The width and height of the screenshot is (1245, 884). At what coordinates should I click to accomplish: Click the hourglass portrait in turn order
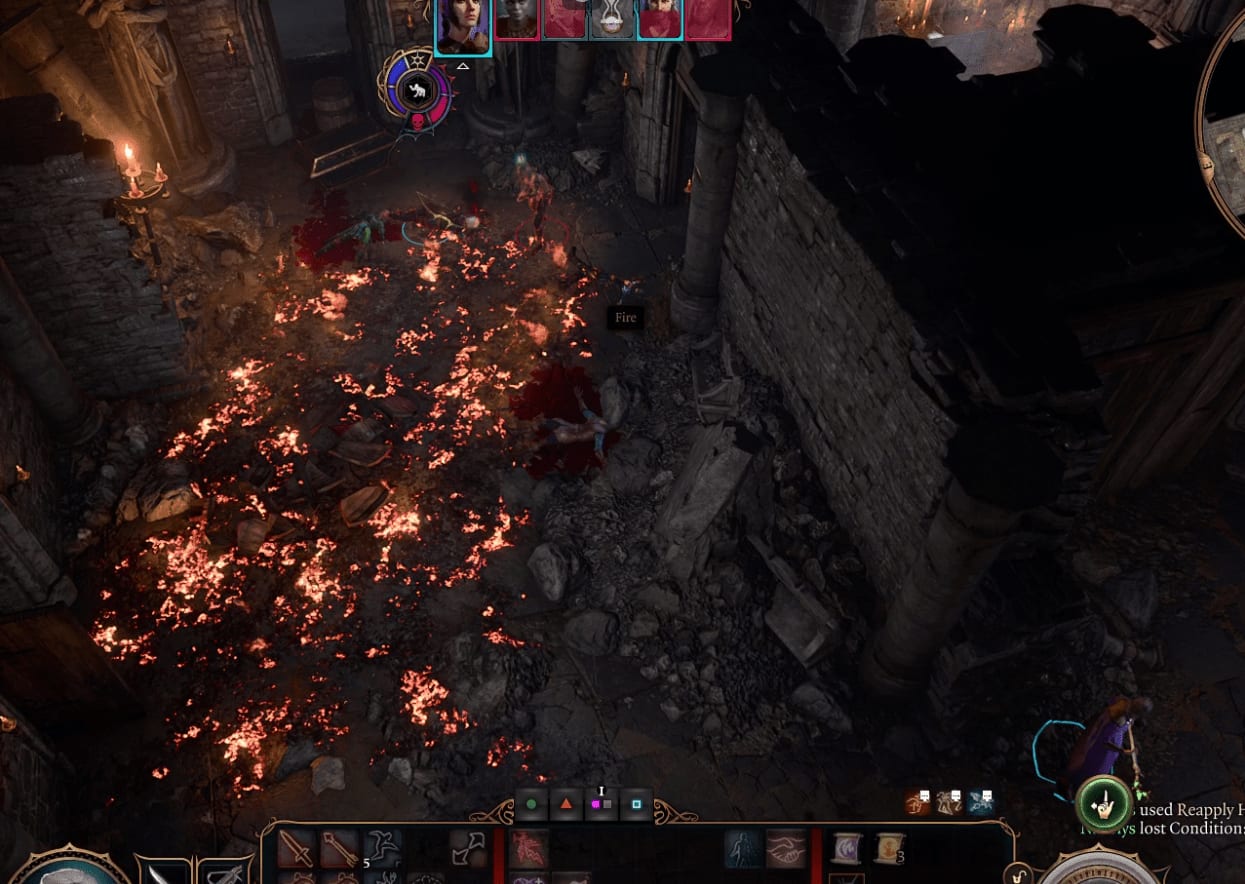click(x=611, y=20)
